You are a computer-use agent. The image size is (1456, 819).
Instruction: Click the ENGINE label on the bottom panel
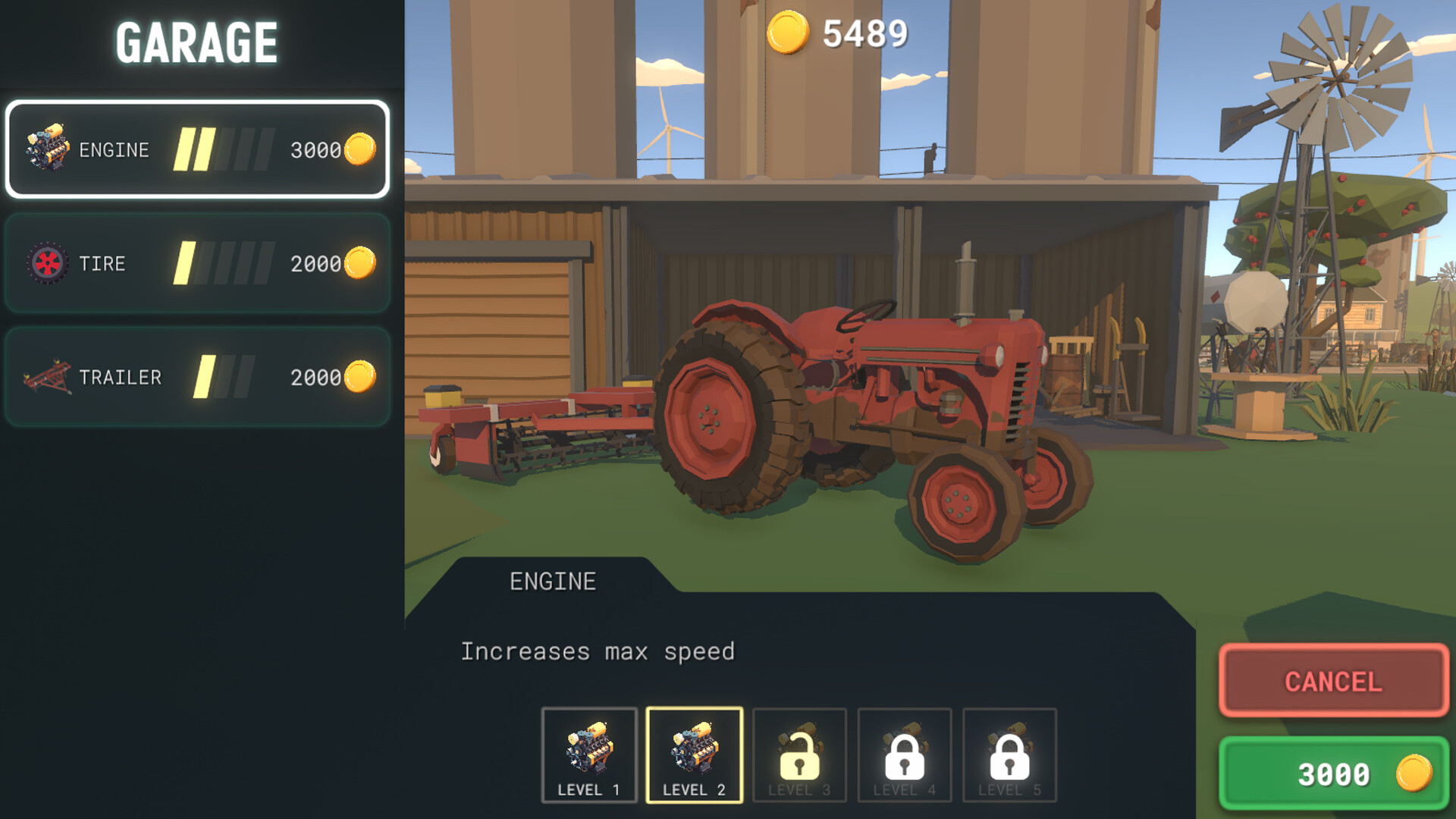coord(552,581)
